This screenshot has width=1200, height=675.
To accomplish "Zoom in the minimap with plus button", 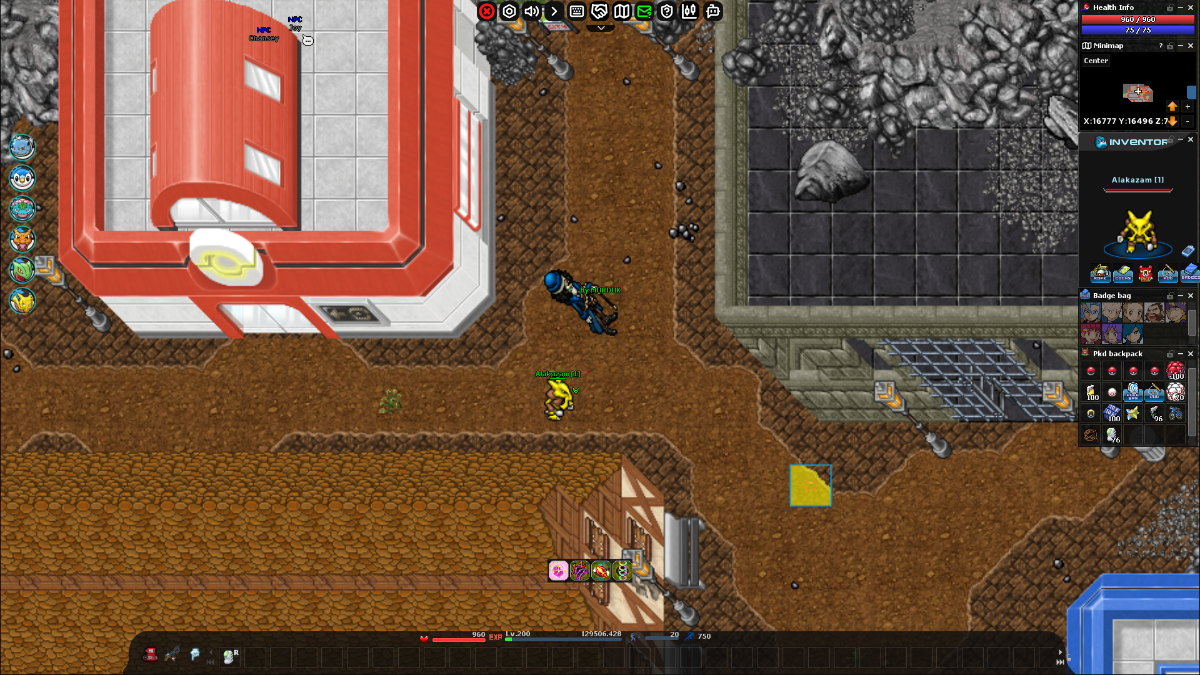I will point(1187,106).
